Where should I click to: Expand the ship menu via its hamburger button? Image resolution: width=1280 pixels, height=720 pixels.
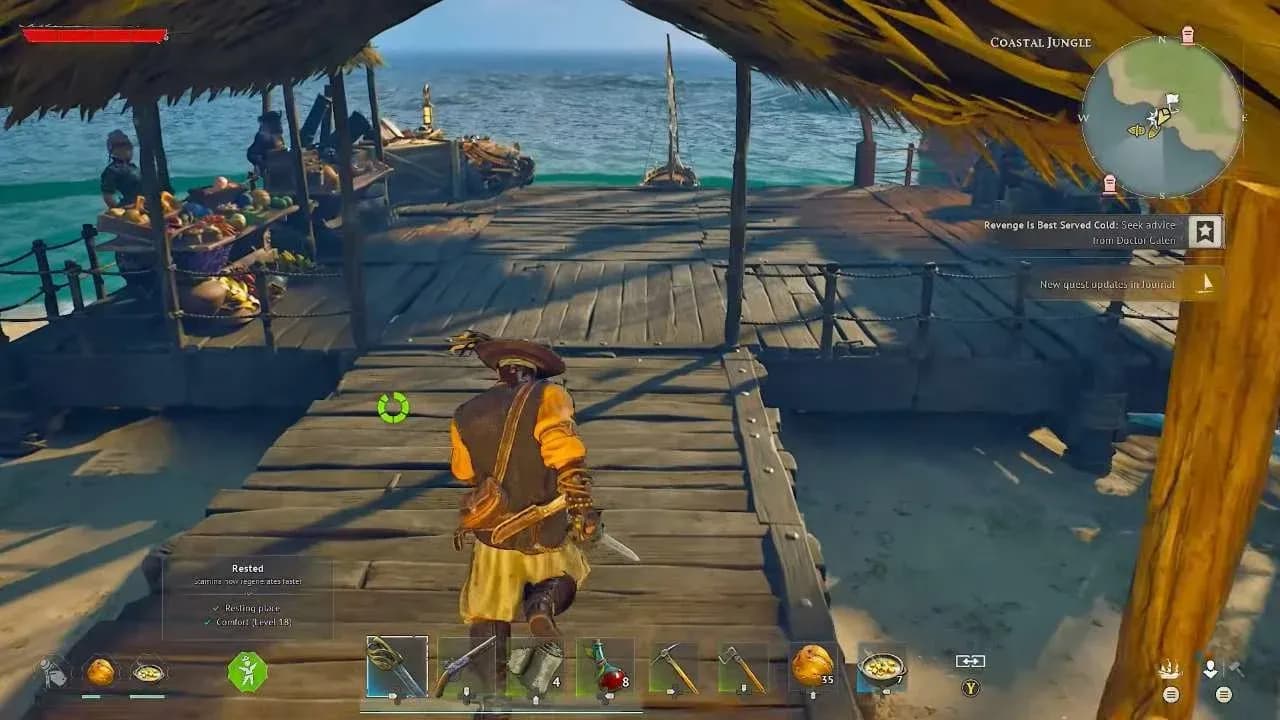click(x=1171, y=695)
